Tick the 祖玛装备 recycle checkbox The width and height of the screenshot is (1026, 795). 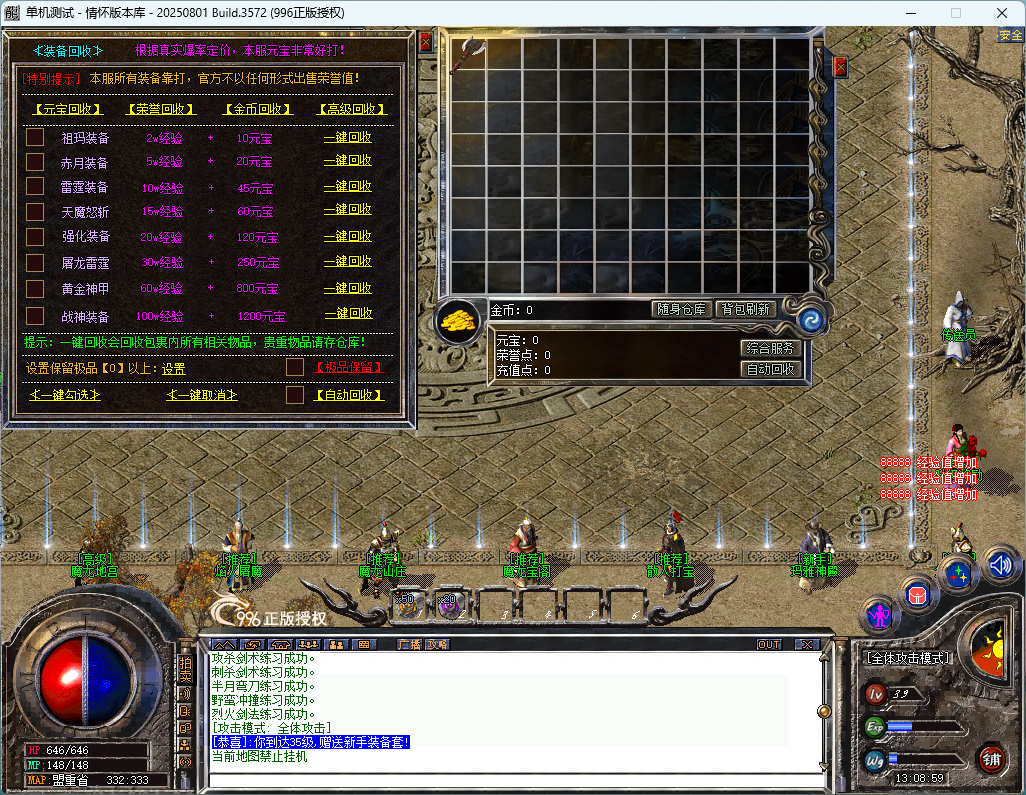pyautogui.click(x=35, y=137)
